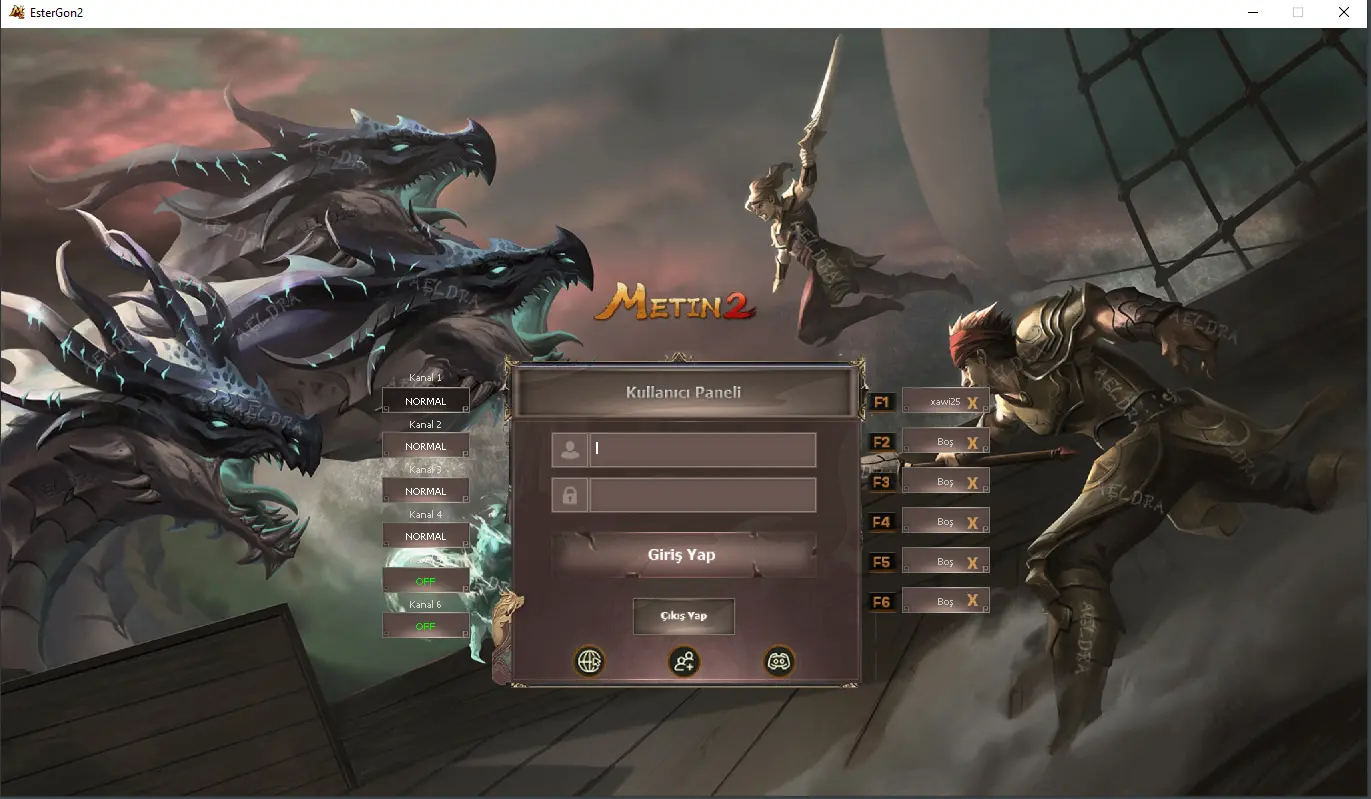The height and width of the screenshot is (799, 1371).
Task: Select the password input field
Action: pos(702,495)
